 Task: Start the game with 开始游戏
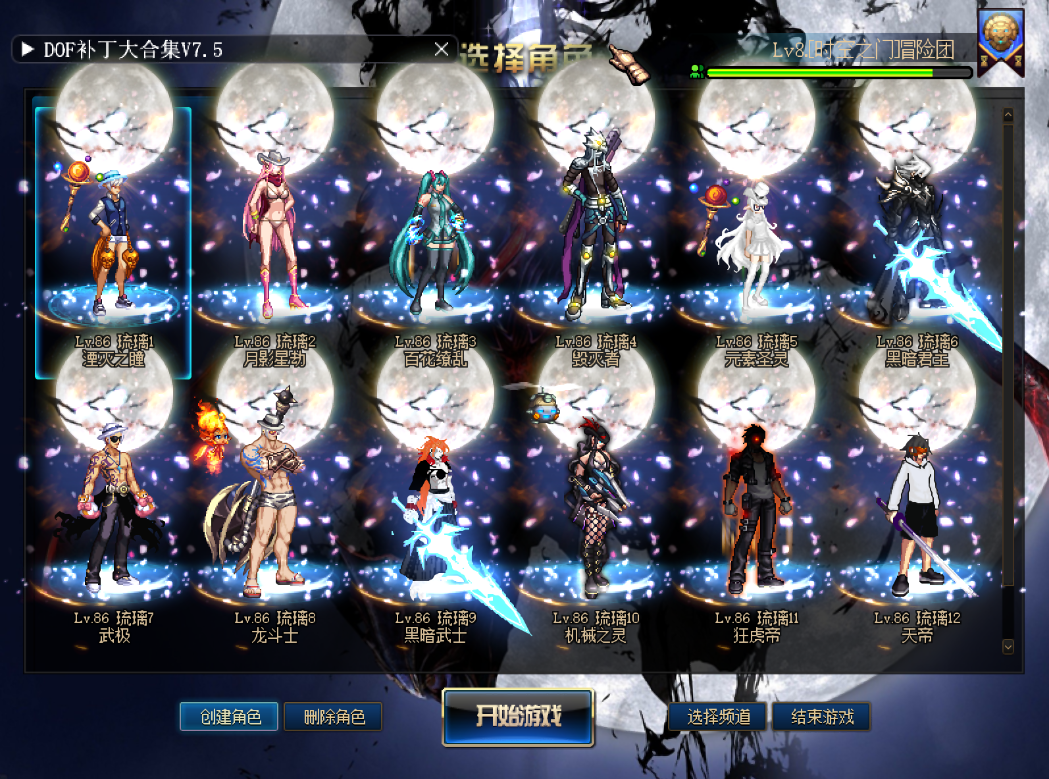(518, 716)
